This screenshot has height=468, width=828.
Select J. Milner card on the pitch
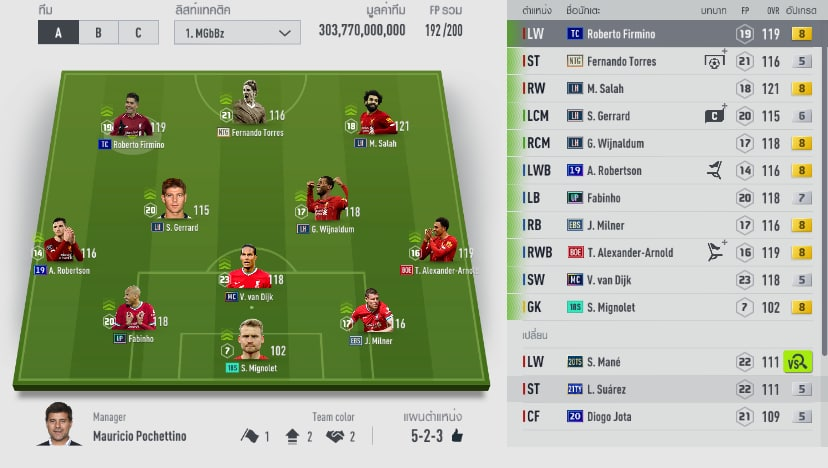[371, 318]
